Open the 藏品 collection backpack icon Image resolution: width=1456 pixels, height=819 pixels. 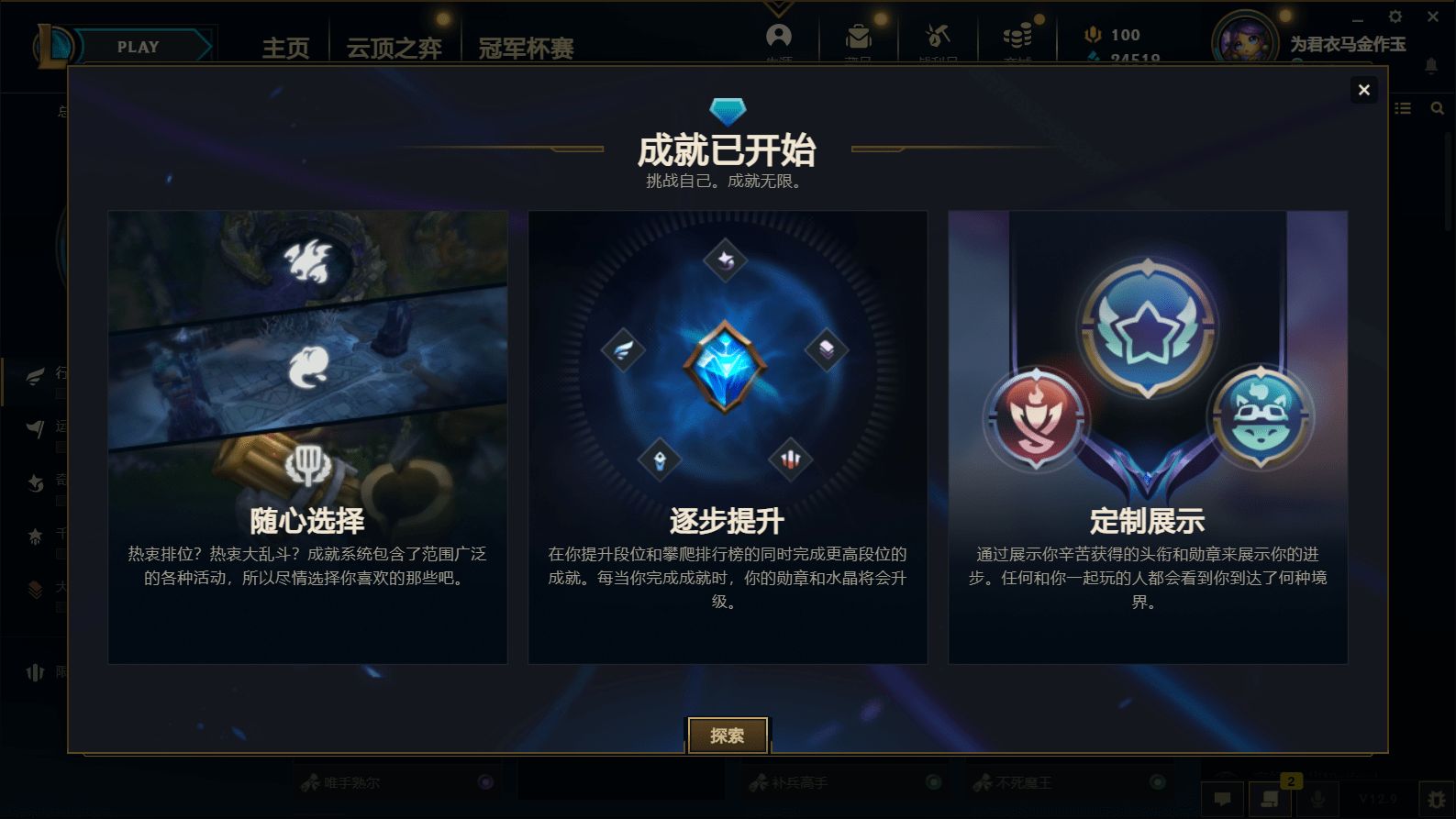point(858,35)
